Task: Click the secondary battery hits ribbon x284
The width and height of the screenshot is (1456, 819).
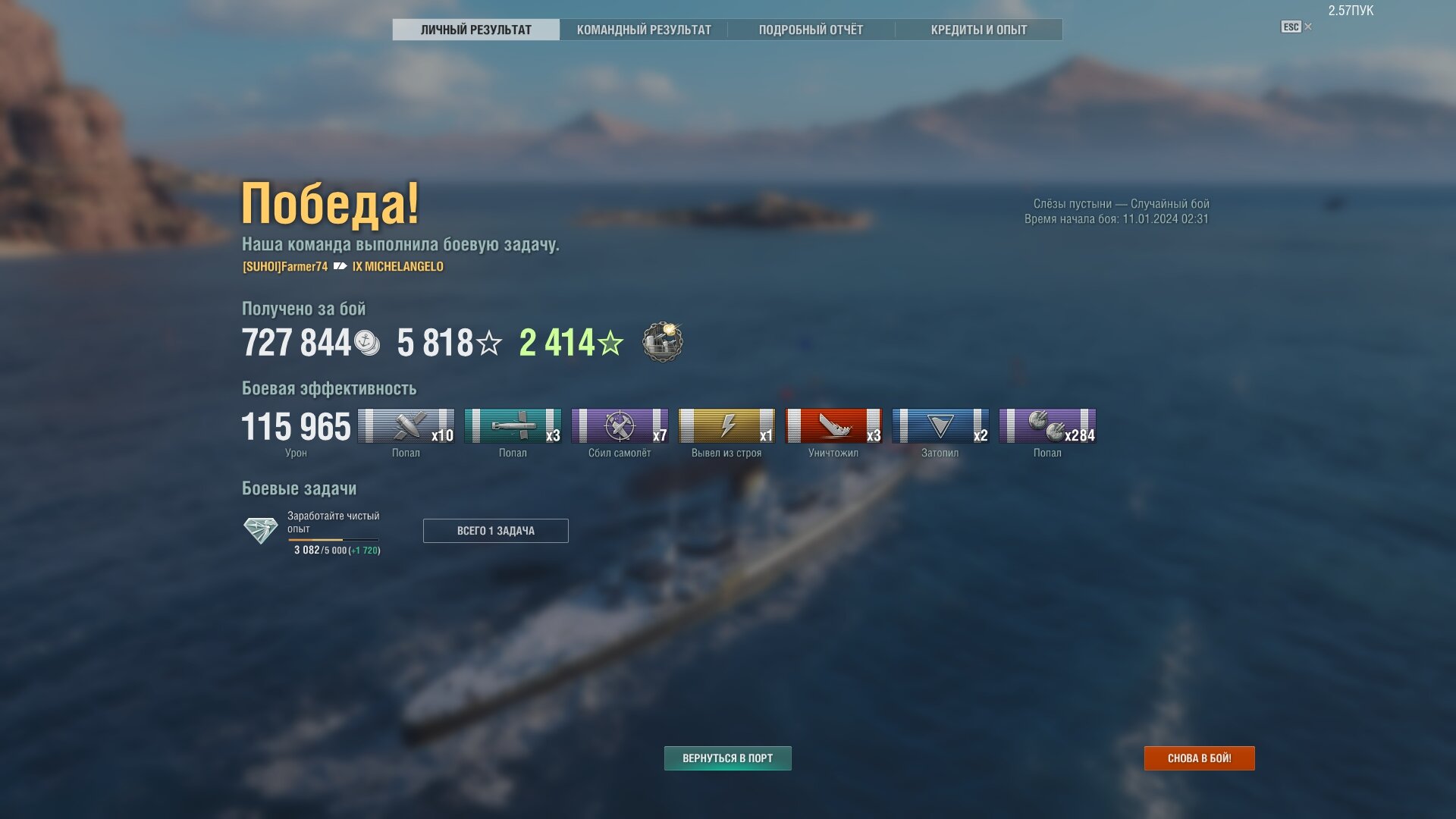Action: (1047, 426)
